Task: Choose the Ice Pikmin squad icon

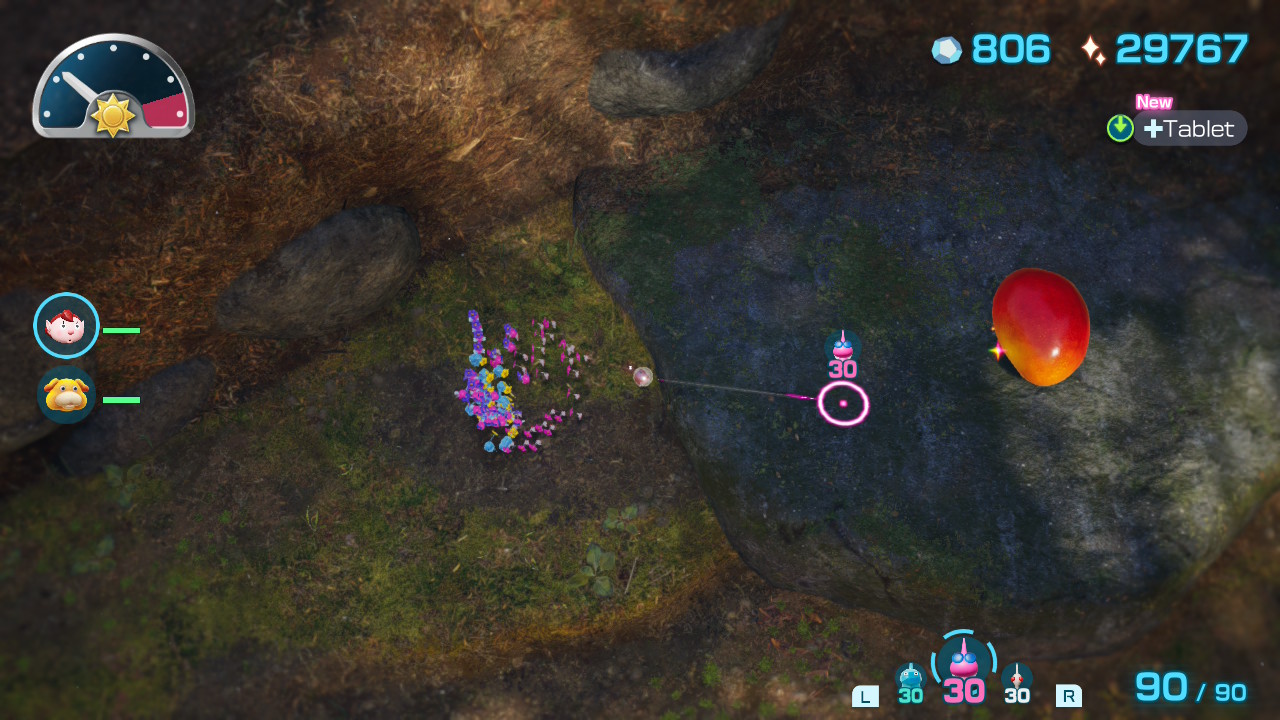Action: [910, 678]
